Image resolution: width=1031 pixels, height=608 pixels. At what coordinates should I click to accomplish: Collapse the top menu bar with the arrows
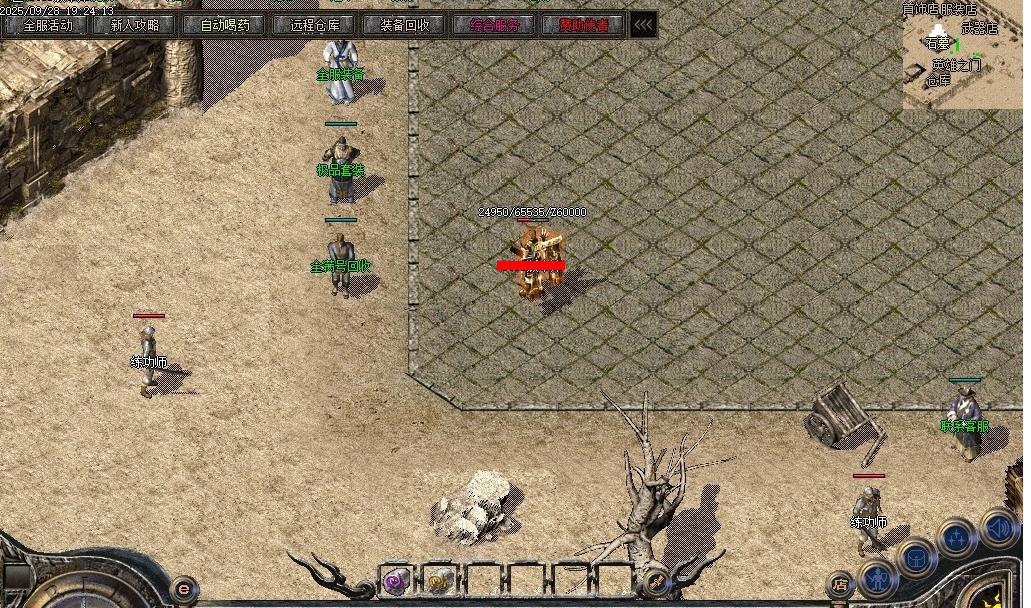click(x=644, y=25)
